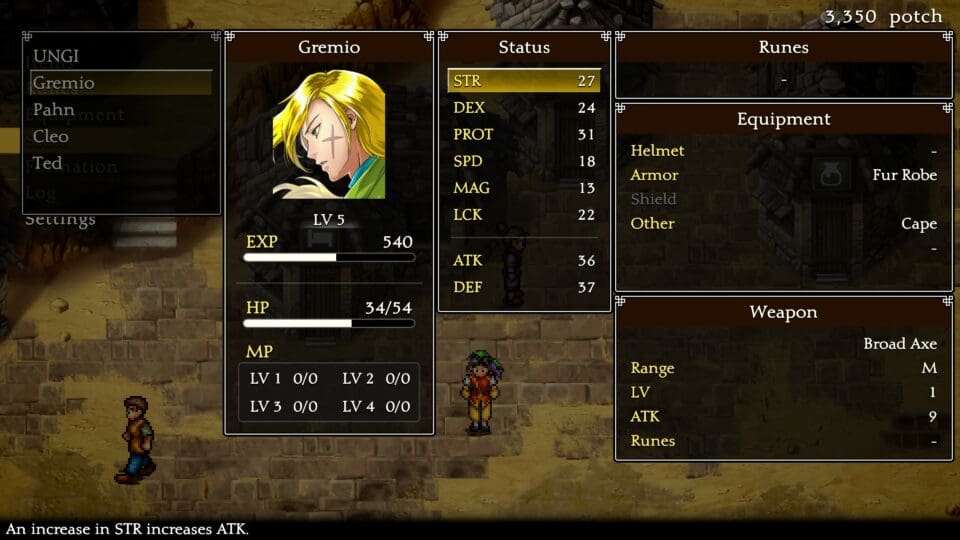Select UNGI in the party list
The image size is (960, 540).
point(56,56)
